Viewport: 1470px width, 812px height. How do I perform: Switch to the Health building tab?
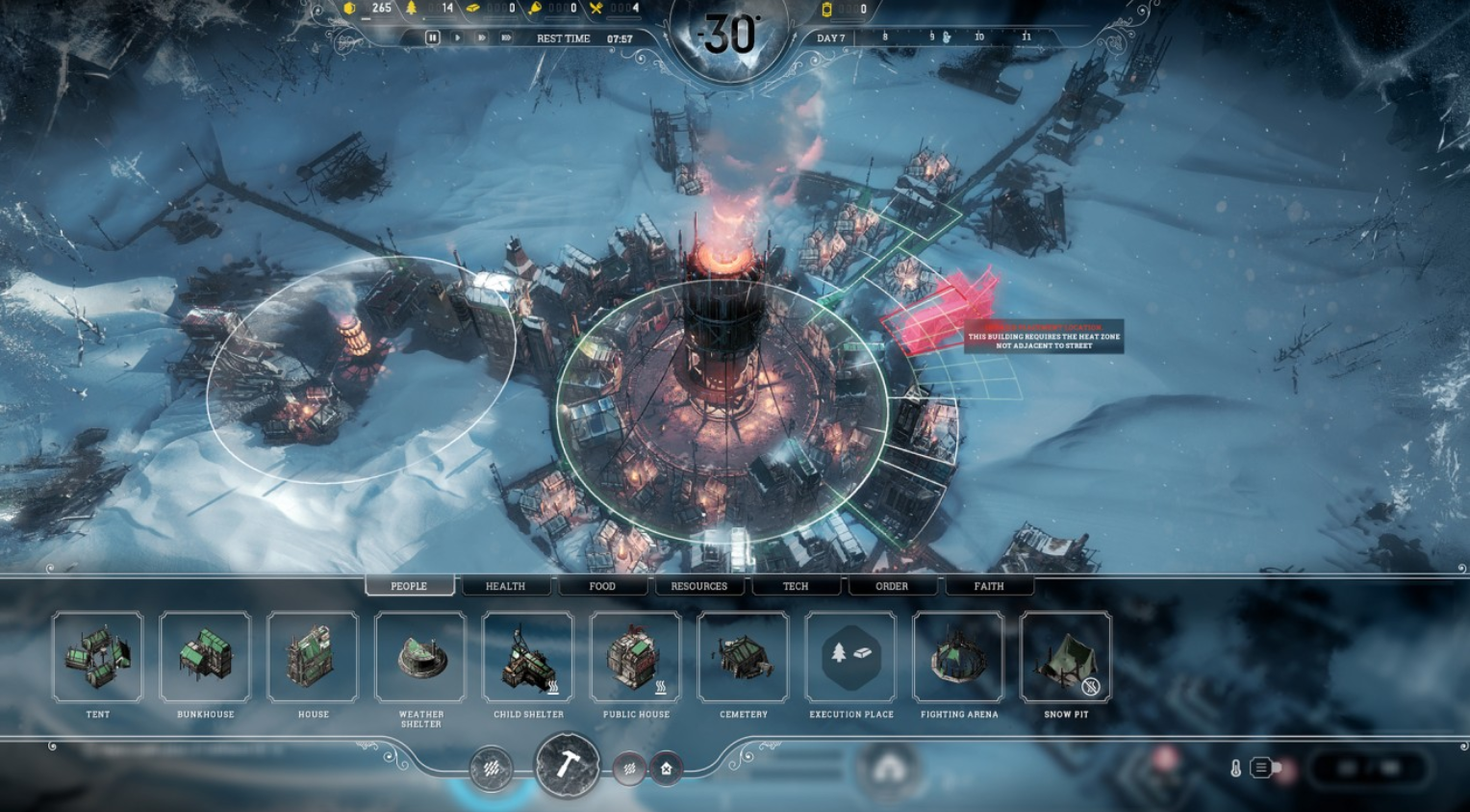505,586
